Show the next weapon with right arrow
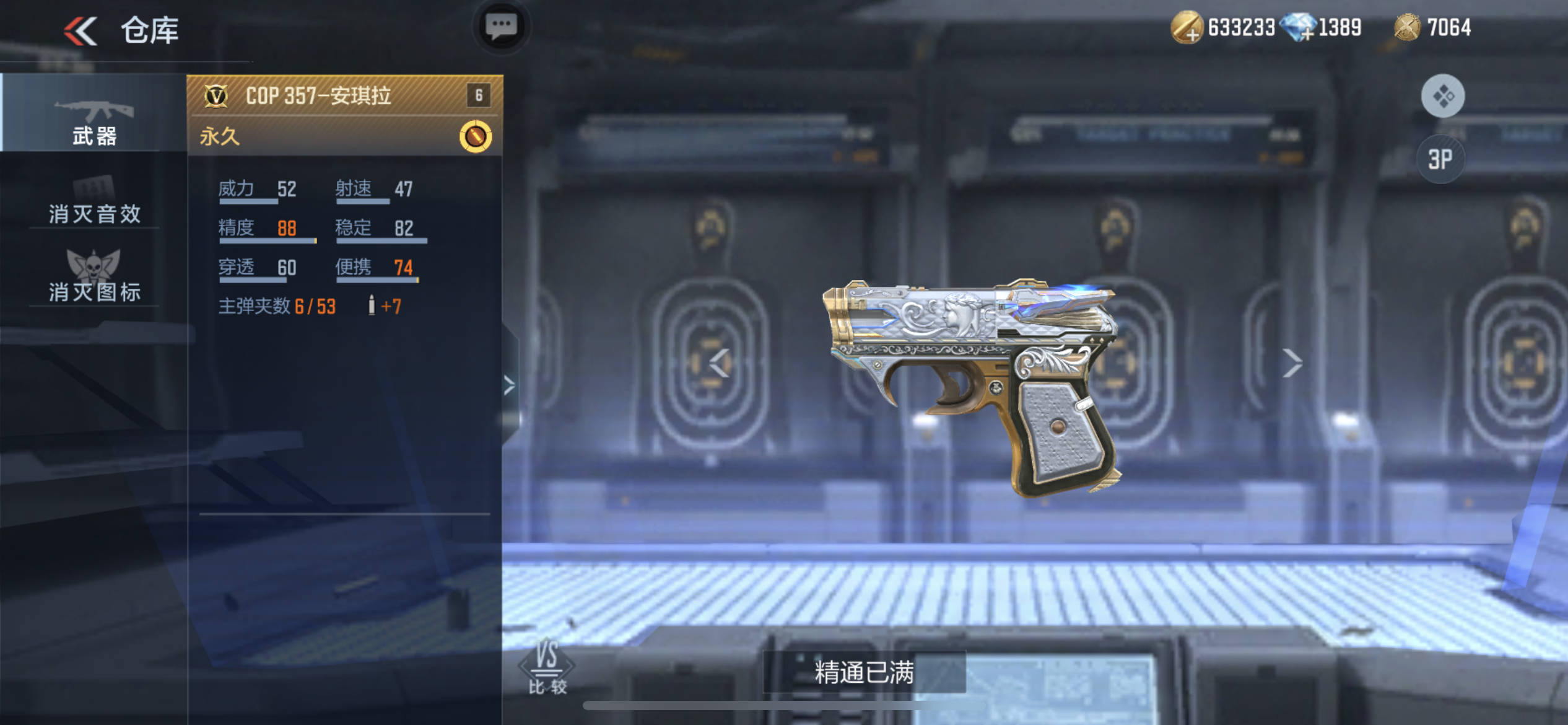 click(1292, 363)
